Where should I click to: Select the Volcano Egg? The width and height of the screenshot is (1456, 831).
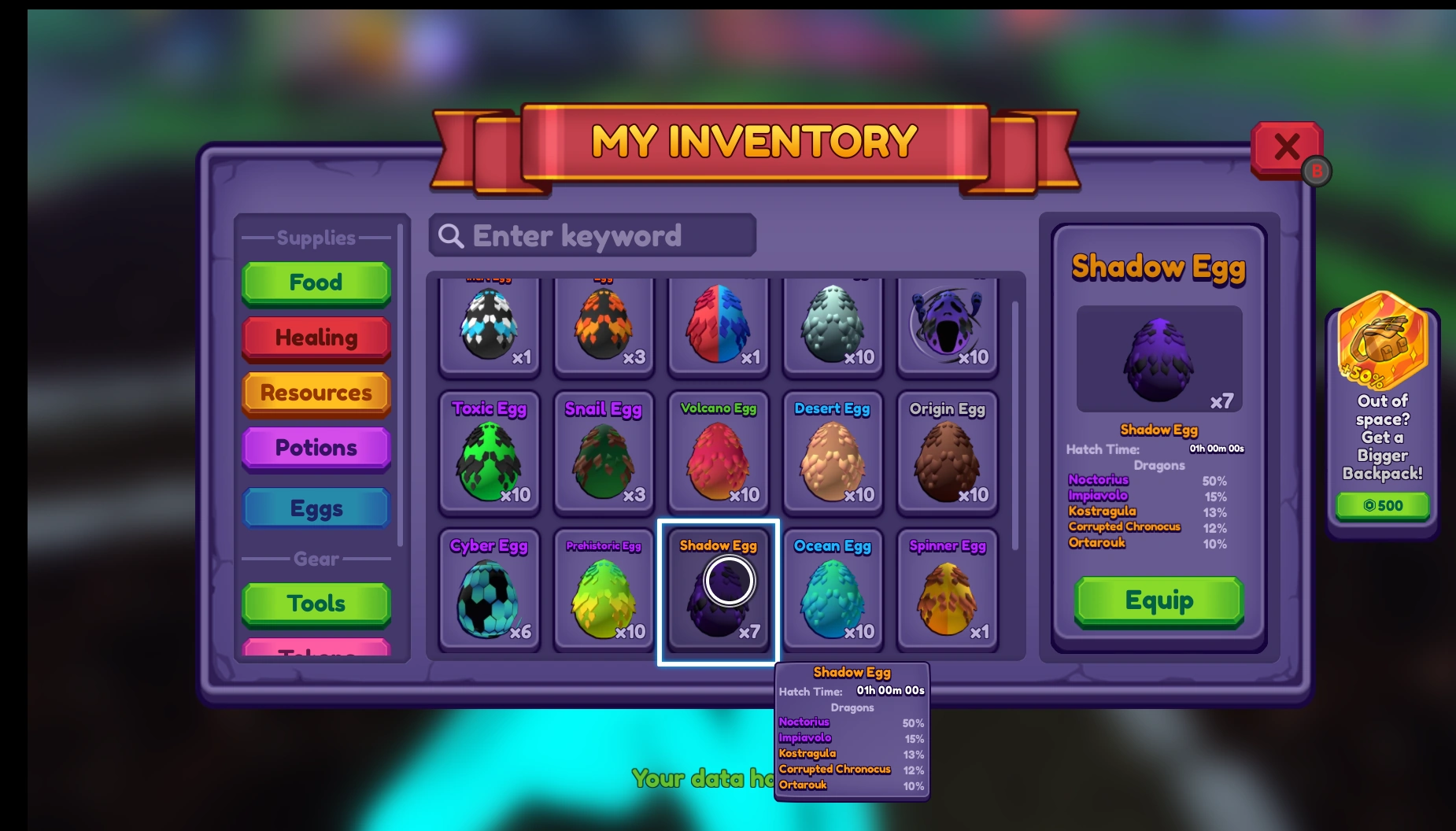[717, 455]
